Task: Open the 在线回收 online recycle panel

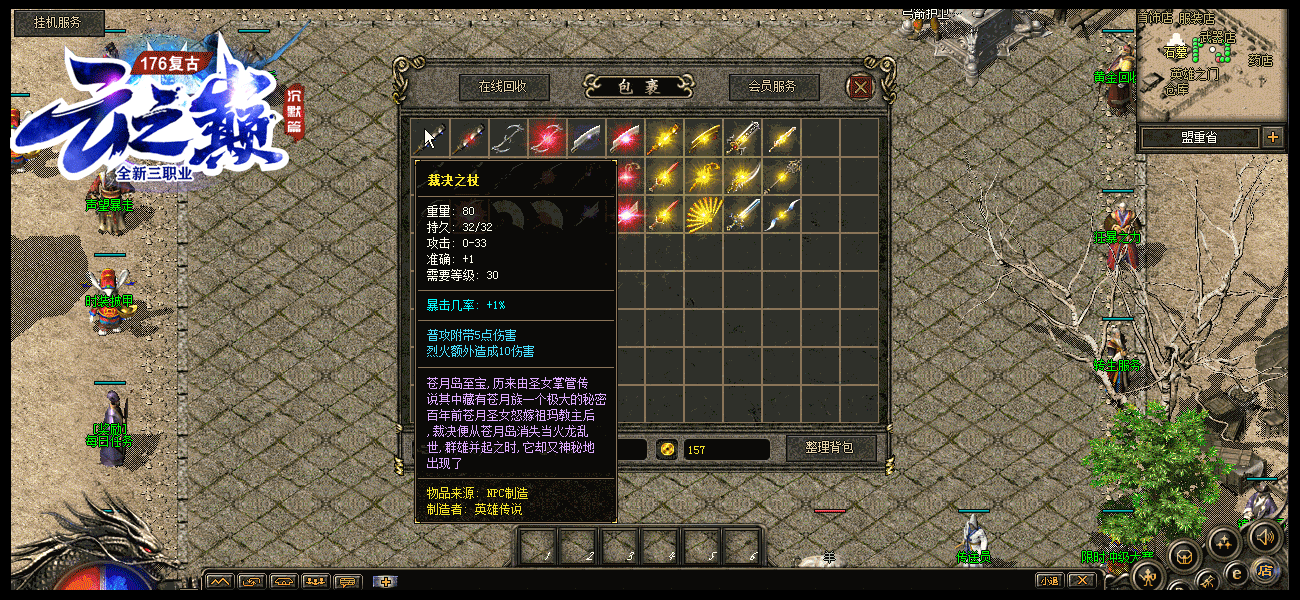Action: (503, 87)
